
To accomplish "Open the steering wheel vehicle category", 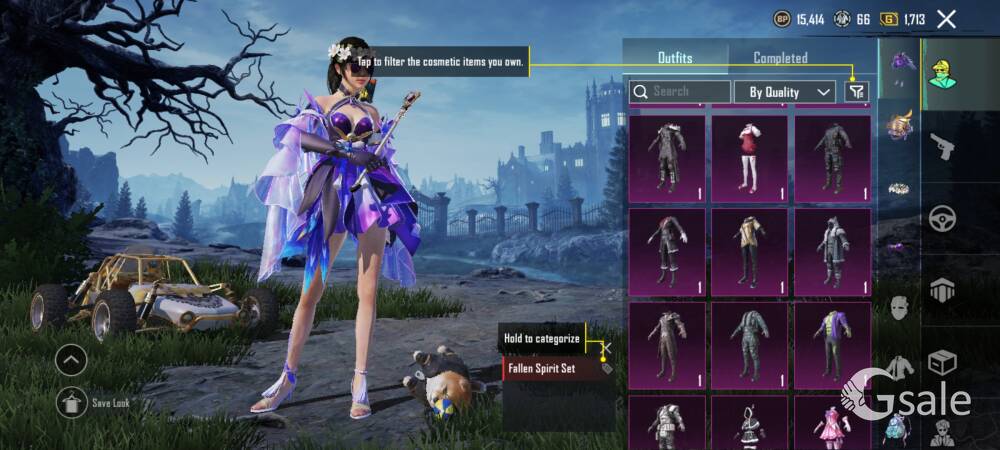I will 943,220.
